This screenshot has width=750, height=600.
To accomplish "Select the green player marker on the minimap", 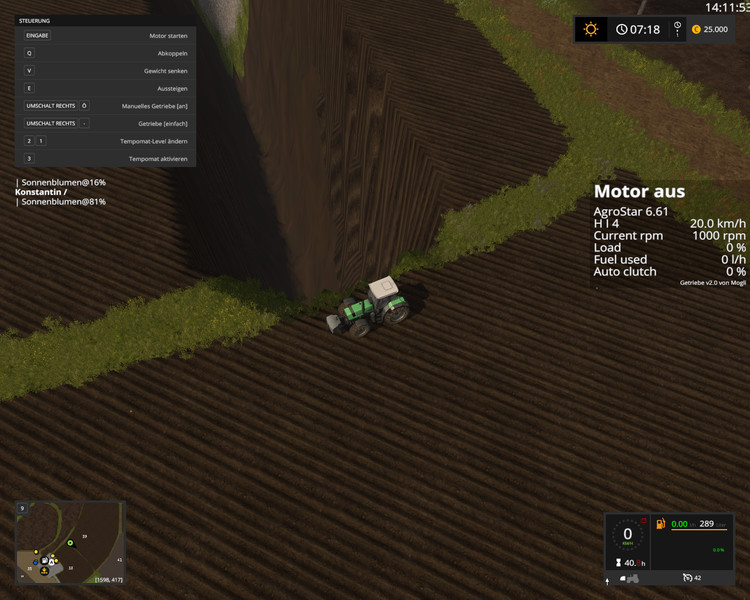I will 71,543.
